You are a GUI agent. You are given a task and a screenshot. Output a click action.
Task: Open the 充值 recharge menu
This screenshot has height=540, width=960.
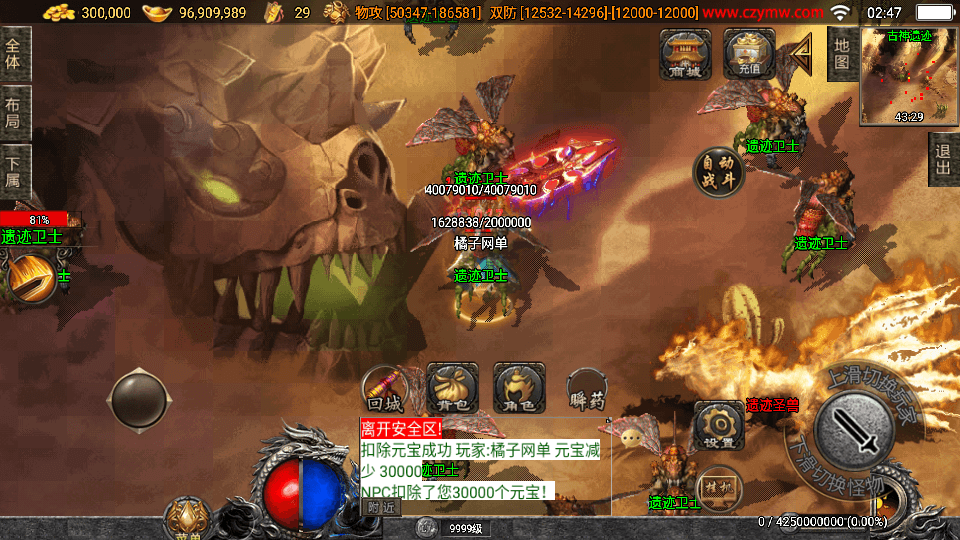point(750,54)
